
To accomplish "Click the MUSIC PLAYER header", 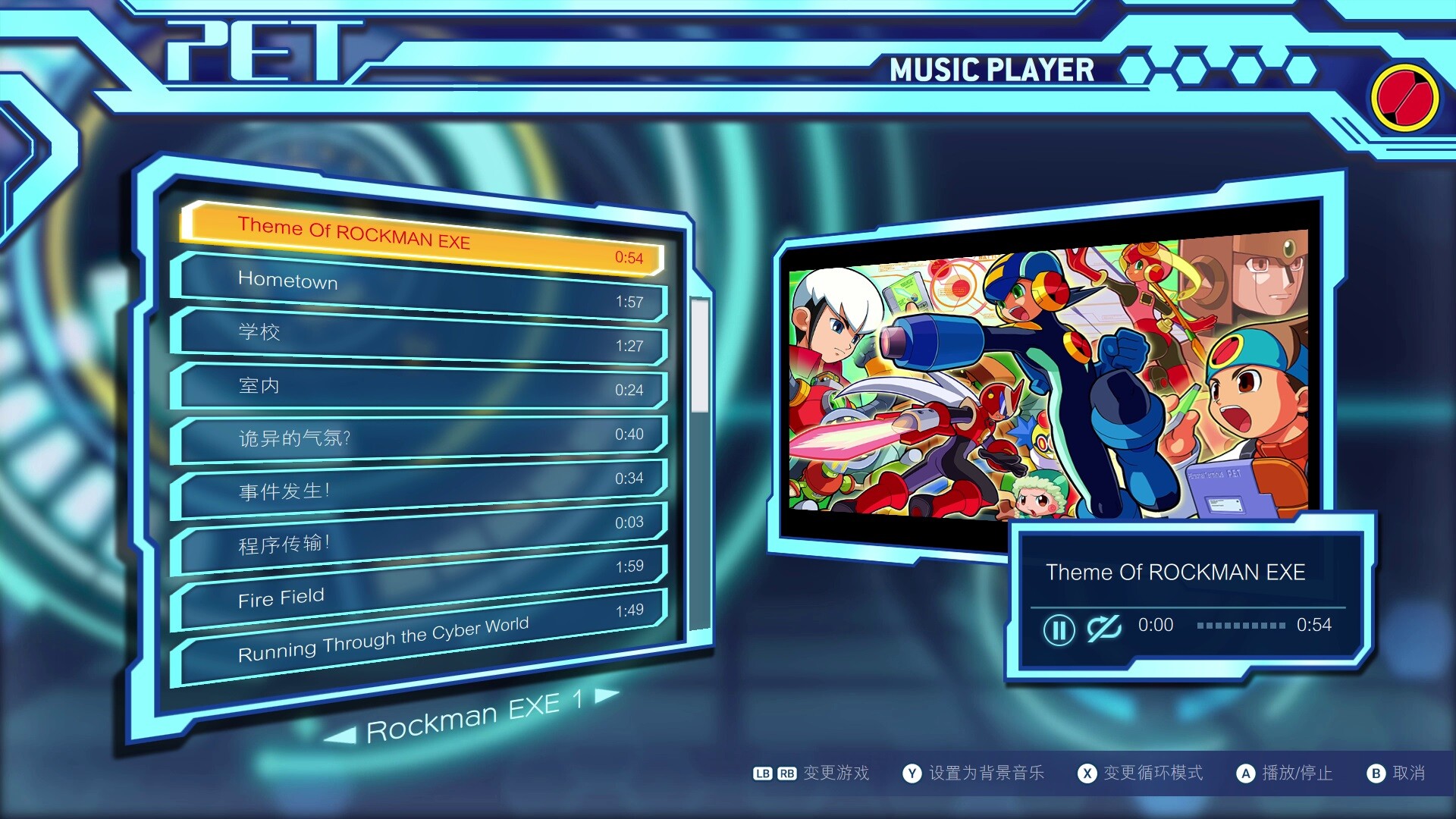I will pyautogui.click(x=992, y=71).
